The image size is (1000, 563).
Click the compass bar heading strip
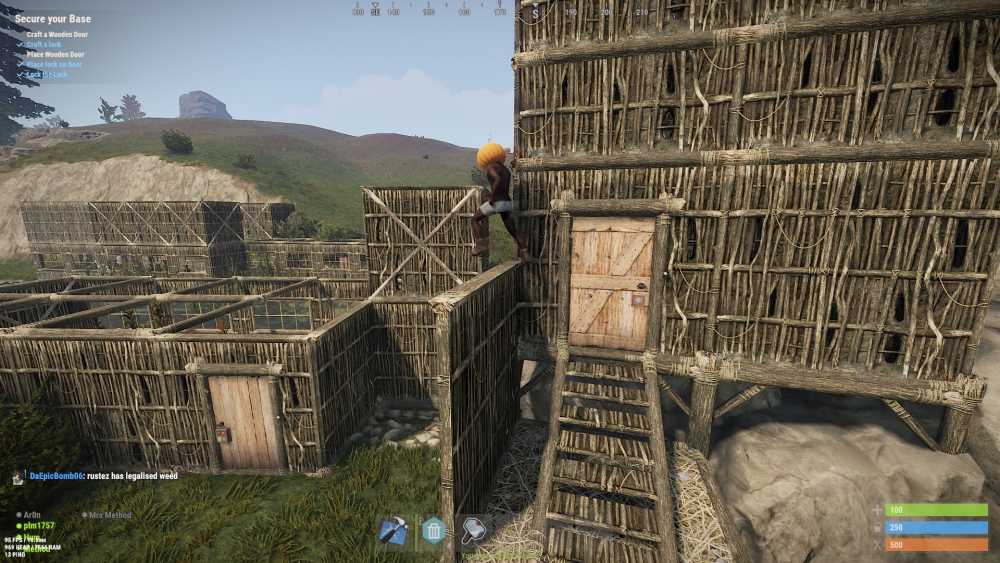coord(430,10)
